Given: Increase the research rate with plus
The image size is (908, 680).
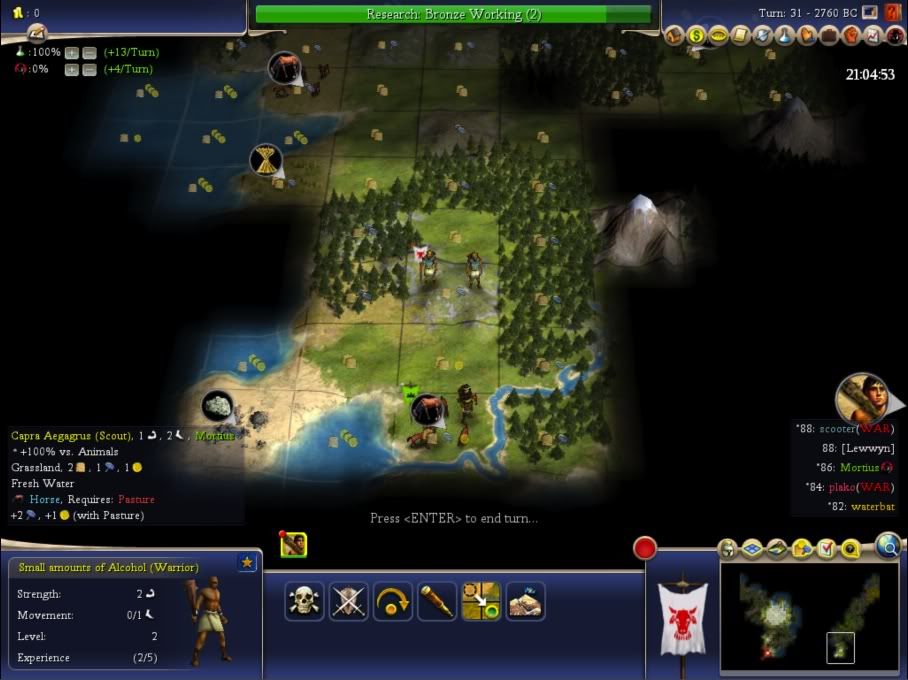Looking at the screenshot, I should (x=72, y=52).
